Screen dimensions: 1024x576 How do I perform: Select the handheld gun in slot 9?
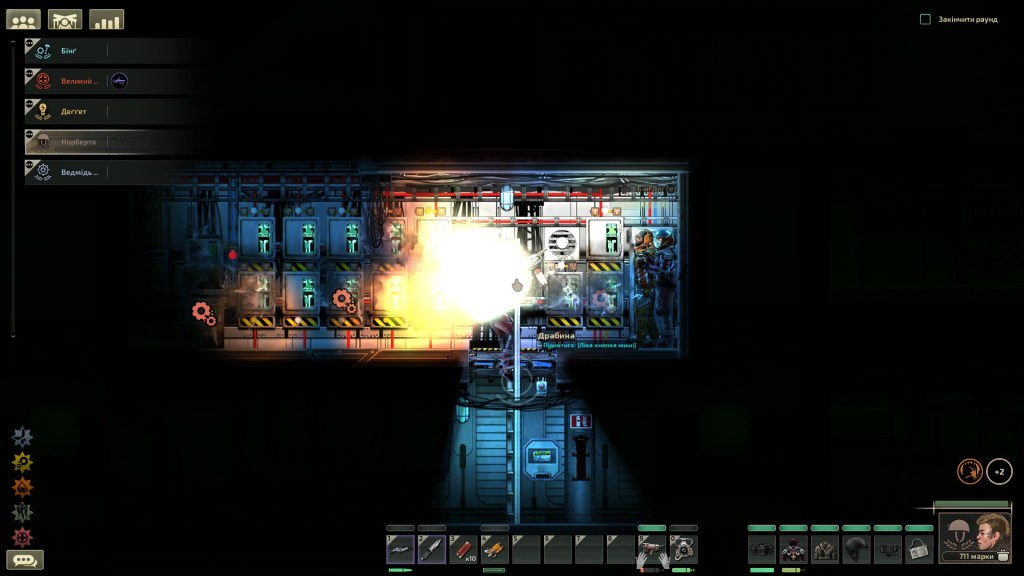(x=651, y=548)
